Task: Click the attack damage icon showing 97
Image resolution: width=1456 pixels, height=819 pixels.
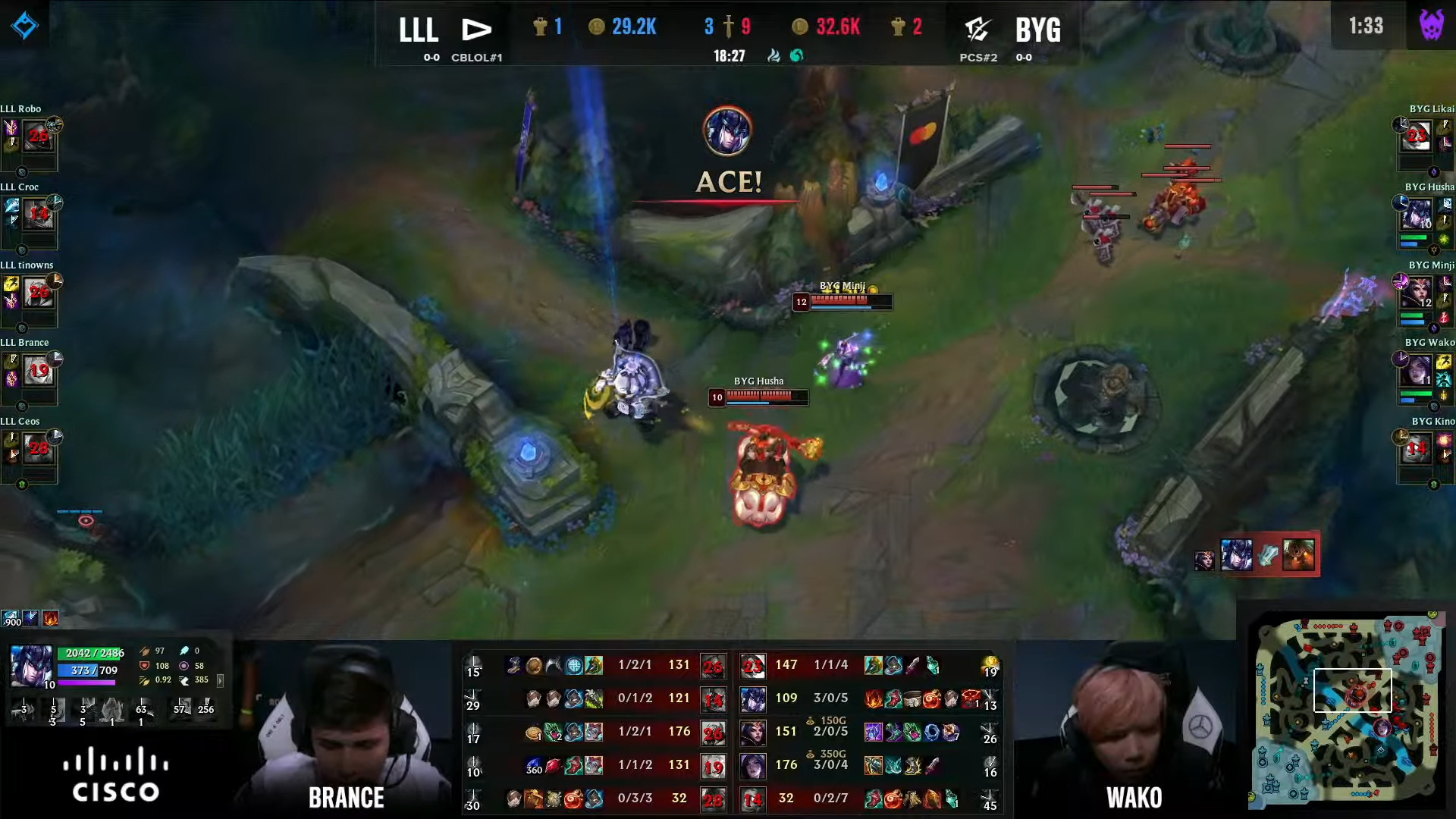Action: click(x=145, y=650)
